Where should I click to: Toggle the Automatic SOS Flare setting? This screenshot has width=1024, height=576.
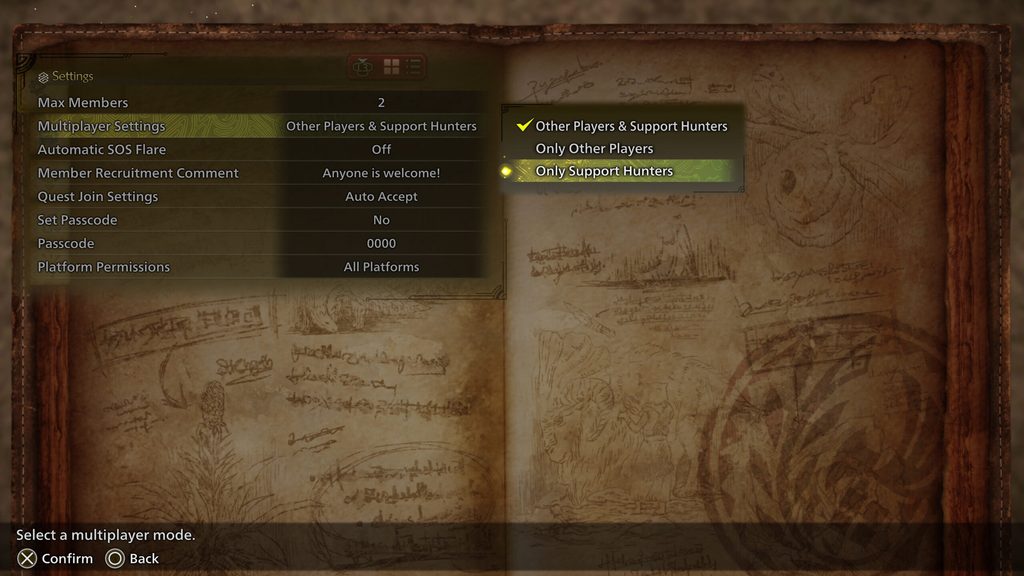point(258,150)
